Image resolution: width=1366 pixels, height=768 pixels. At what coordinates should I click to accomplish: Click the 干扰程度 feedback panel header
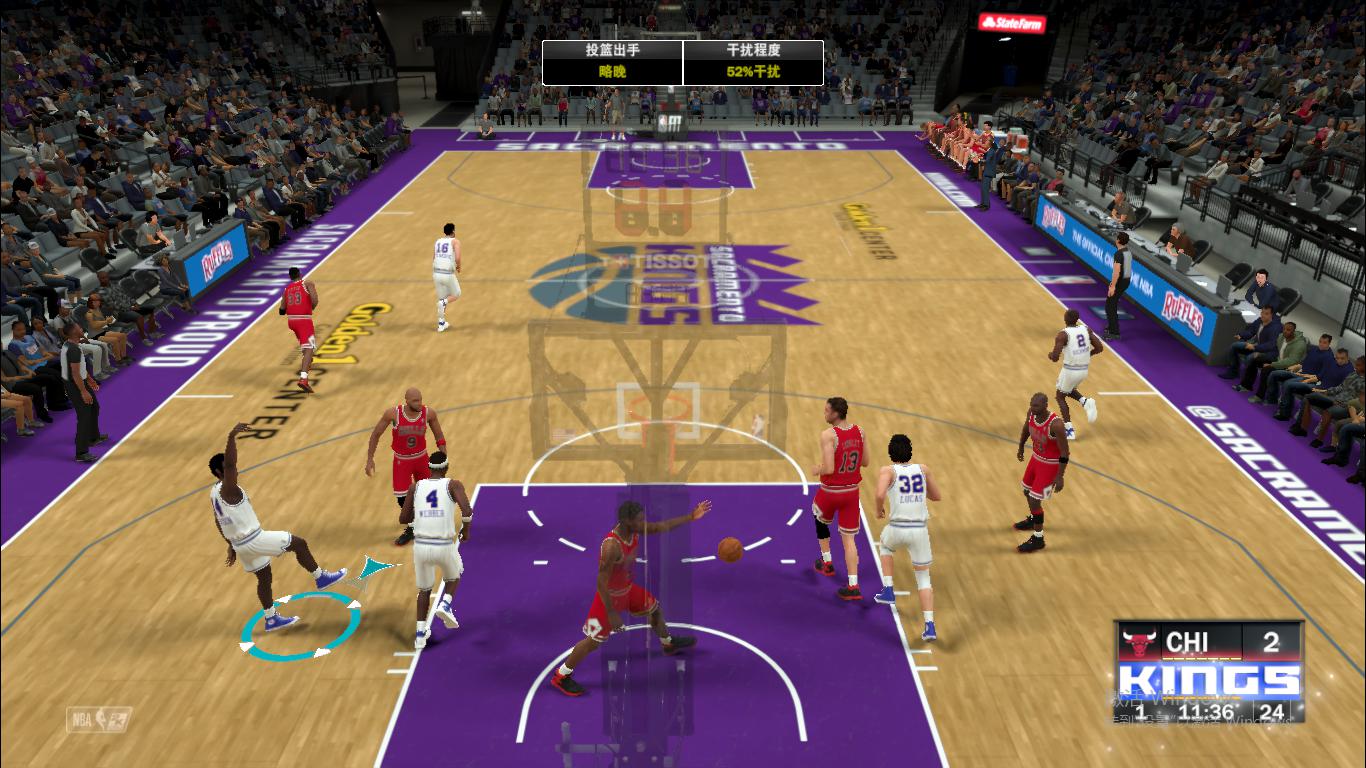tap(753, 48)
